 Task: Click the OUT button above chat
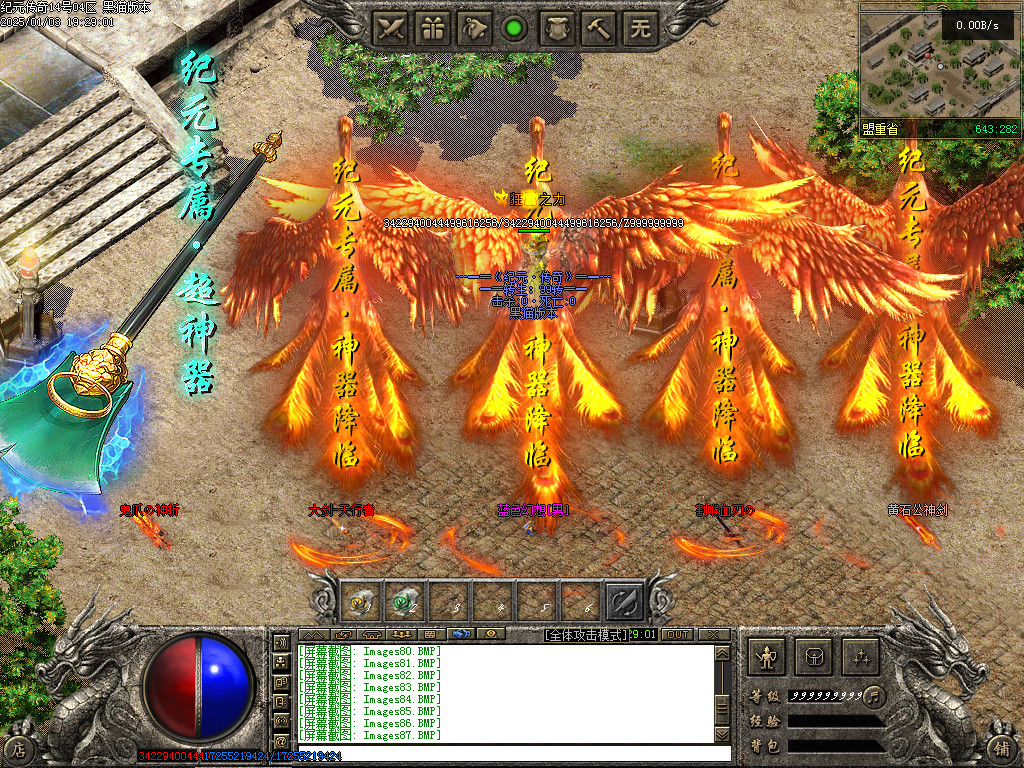677,634
